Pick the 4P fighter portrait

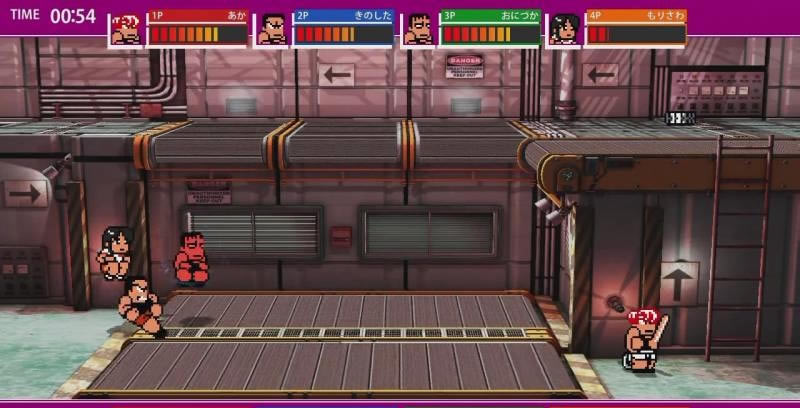(565, 30)
